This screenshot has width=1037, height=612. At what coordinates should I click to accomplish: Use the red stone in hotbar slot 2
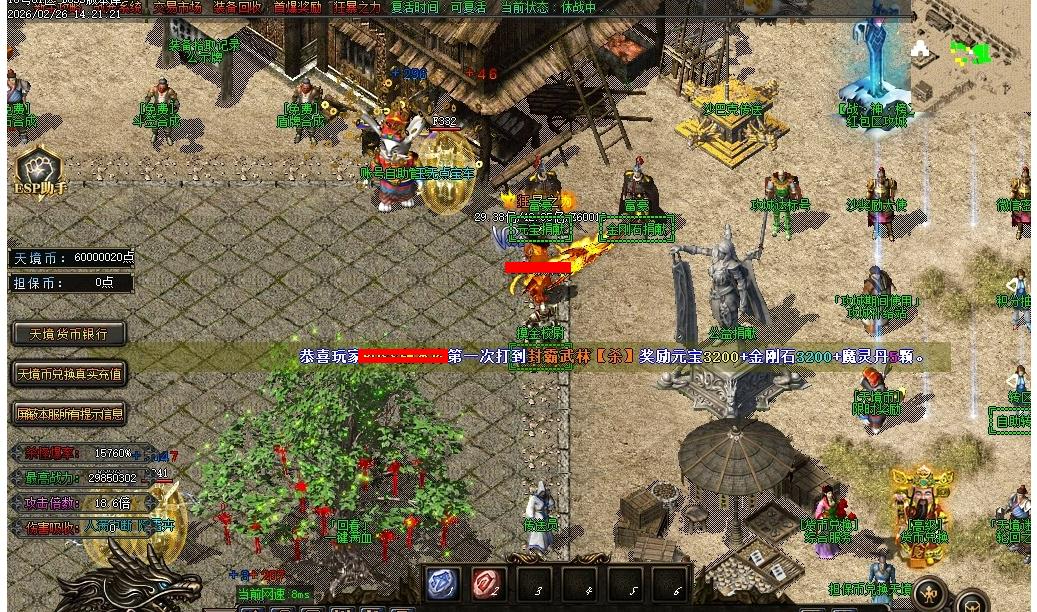point(488,585)
